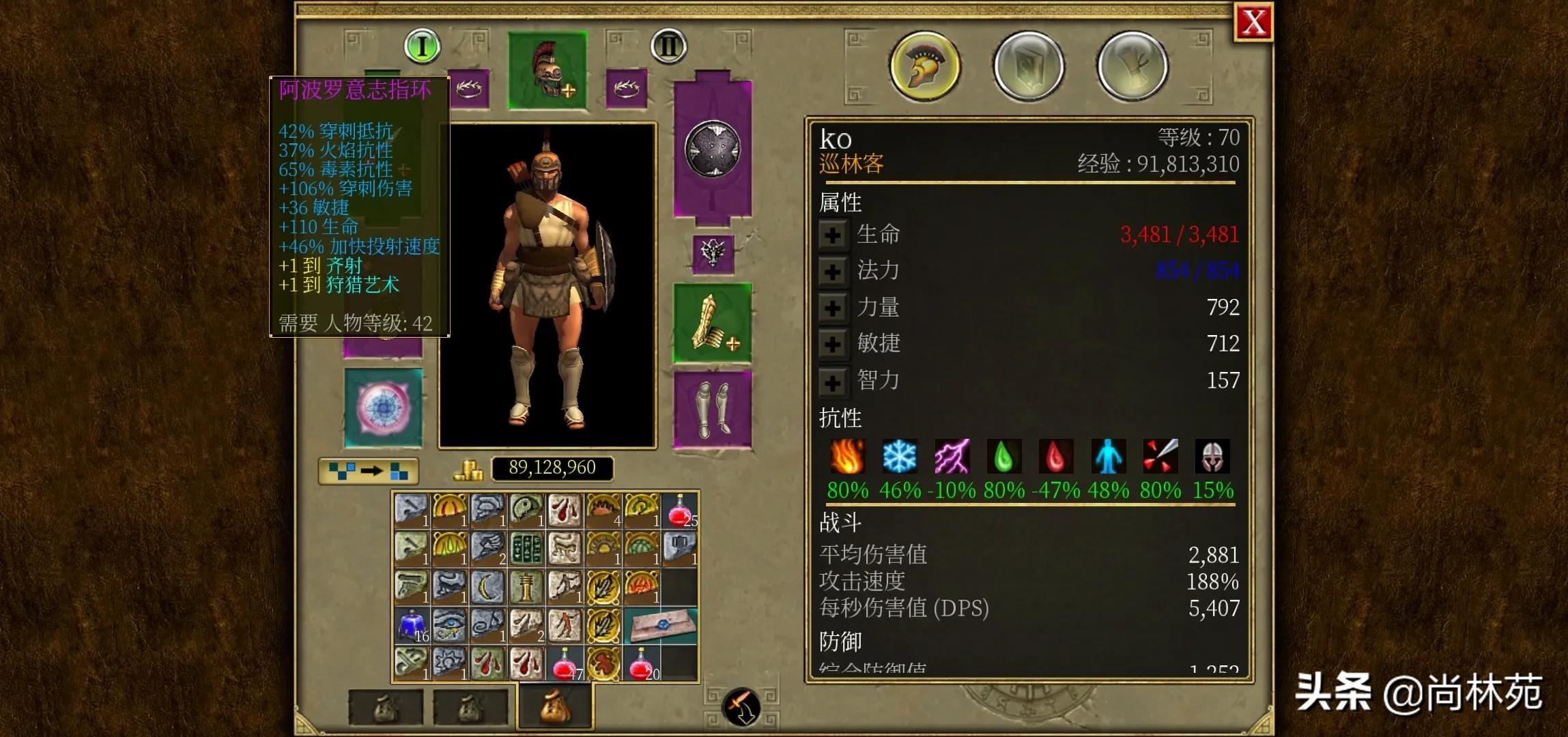Close the character inventory window
This screenshot has width=1568, height=737.
[1253, 23]
